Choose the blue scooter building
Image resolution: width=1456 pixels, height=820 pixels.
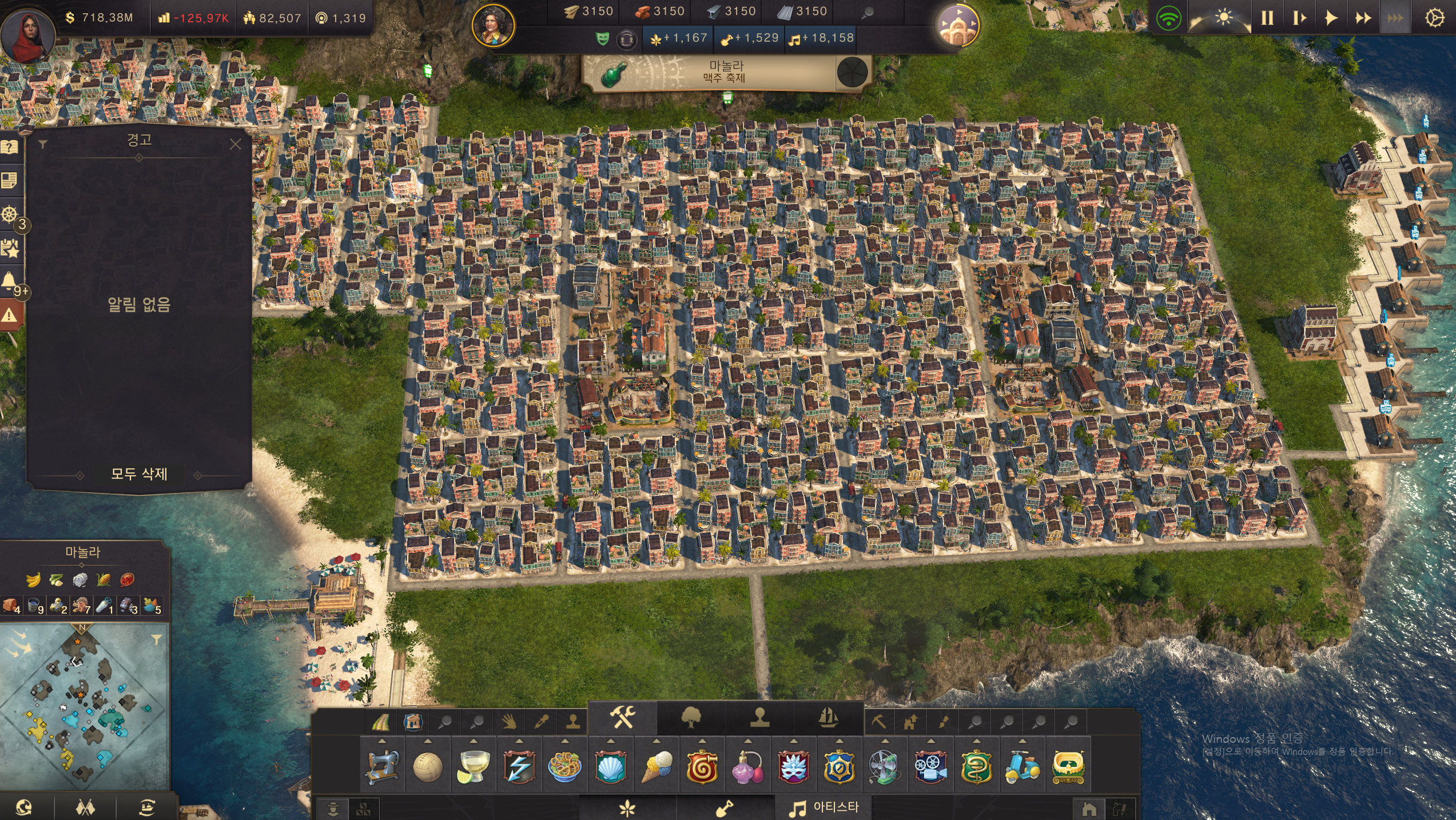point(1022,766)
